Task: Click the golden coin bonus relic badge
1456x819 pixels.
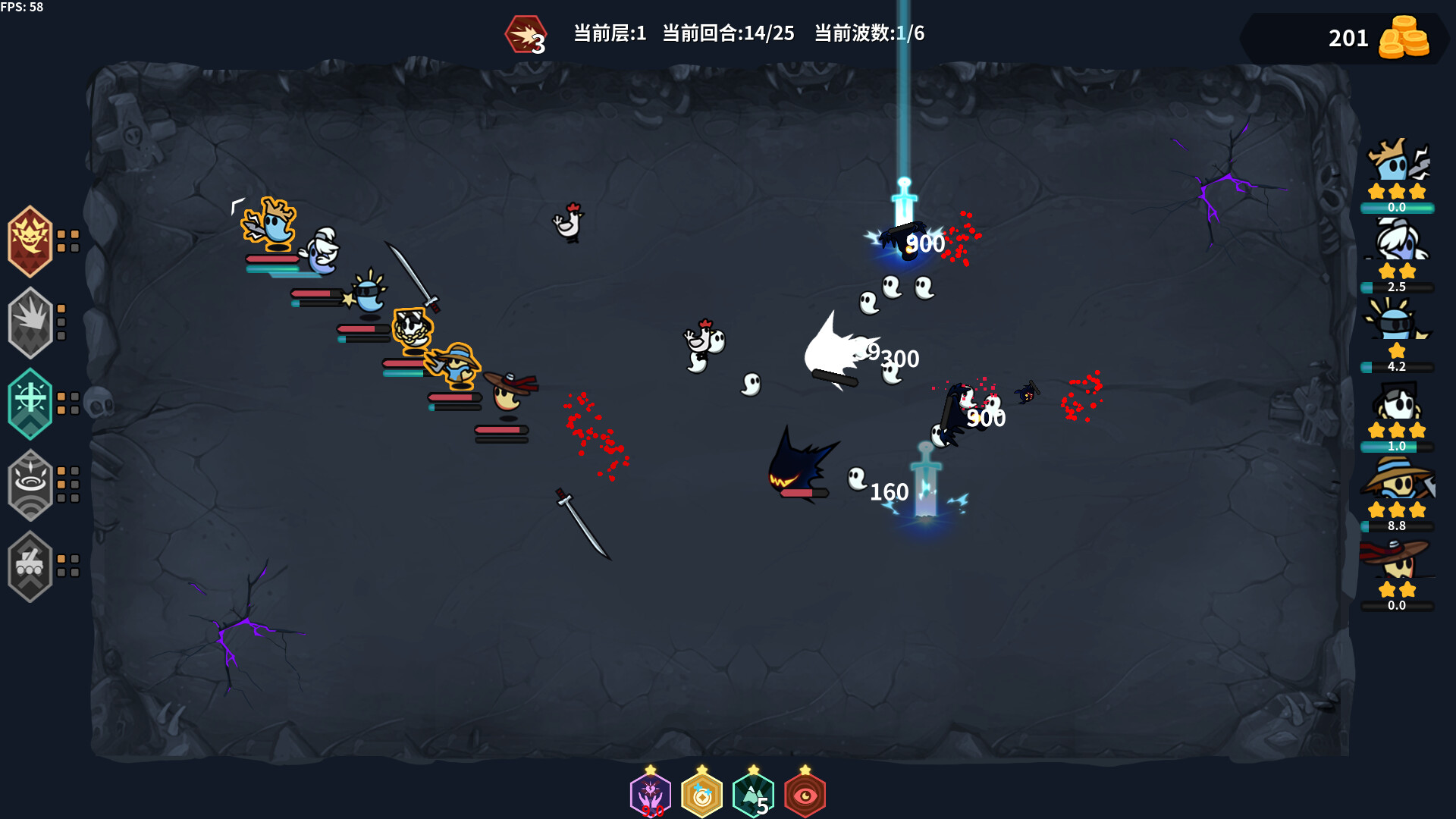Action: [701, 793]
